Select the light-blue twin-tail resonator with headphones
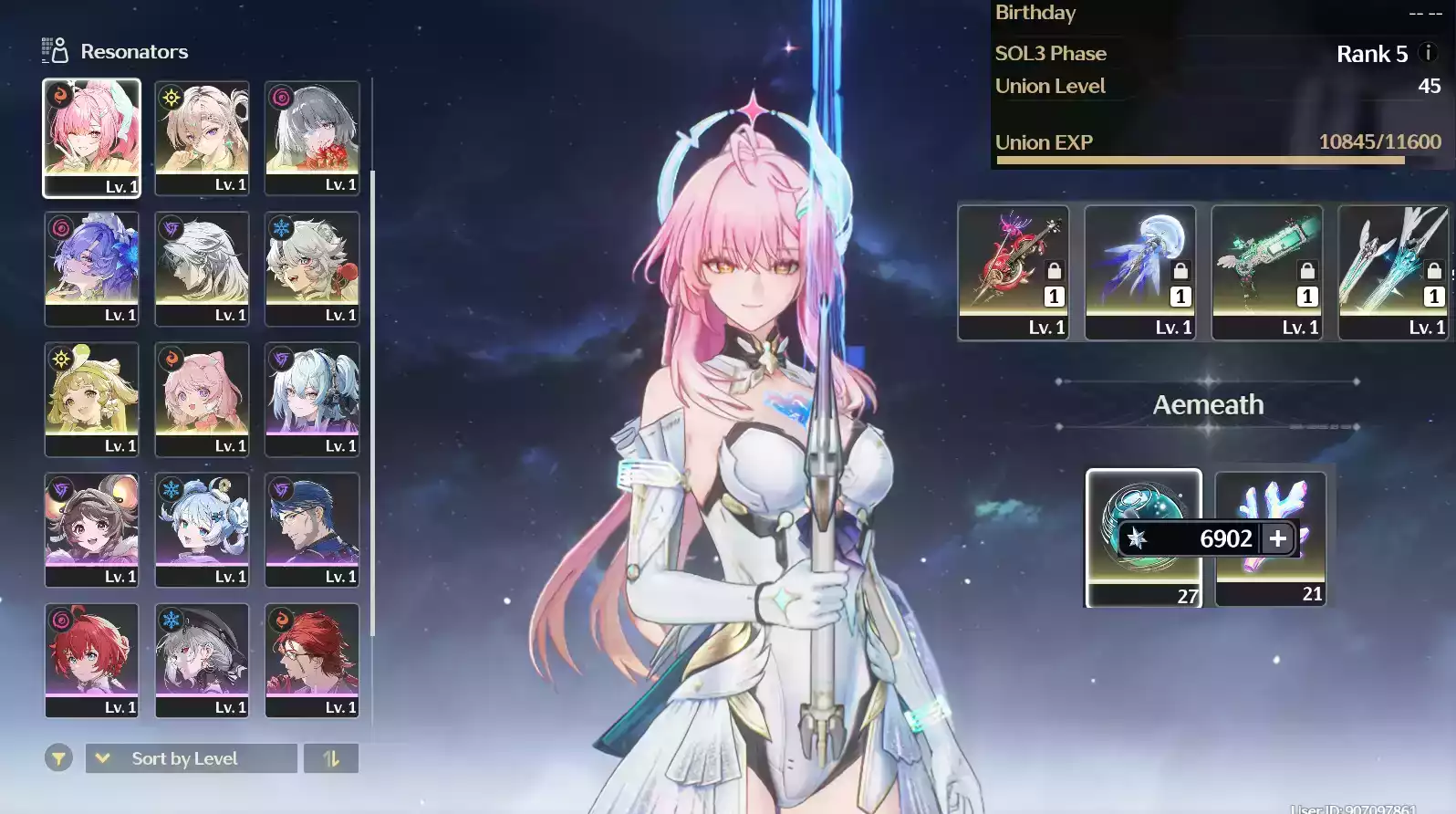This screenshot has width=1456, height=814. click(x=312, y=398)
